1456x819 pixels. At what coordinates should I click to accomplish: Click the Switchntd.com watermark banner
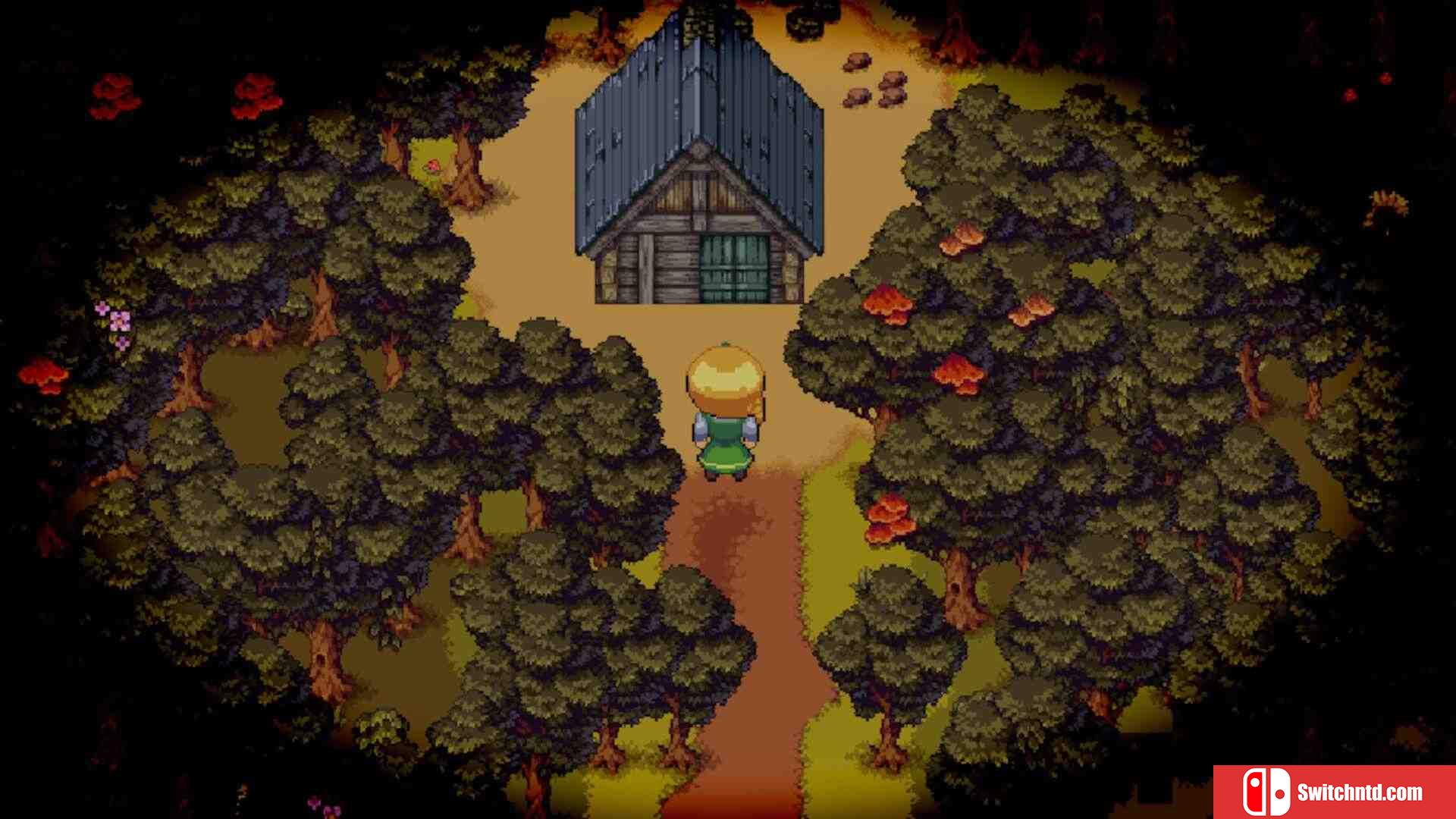1334,792
